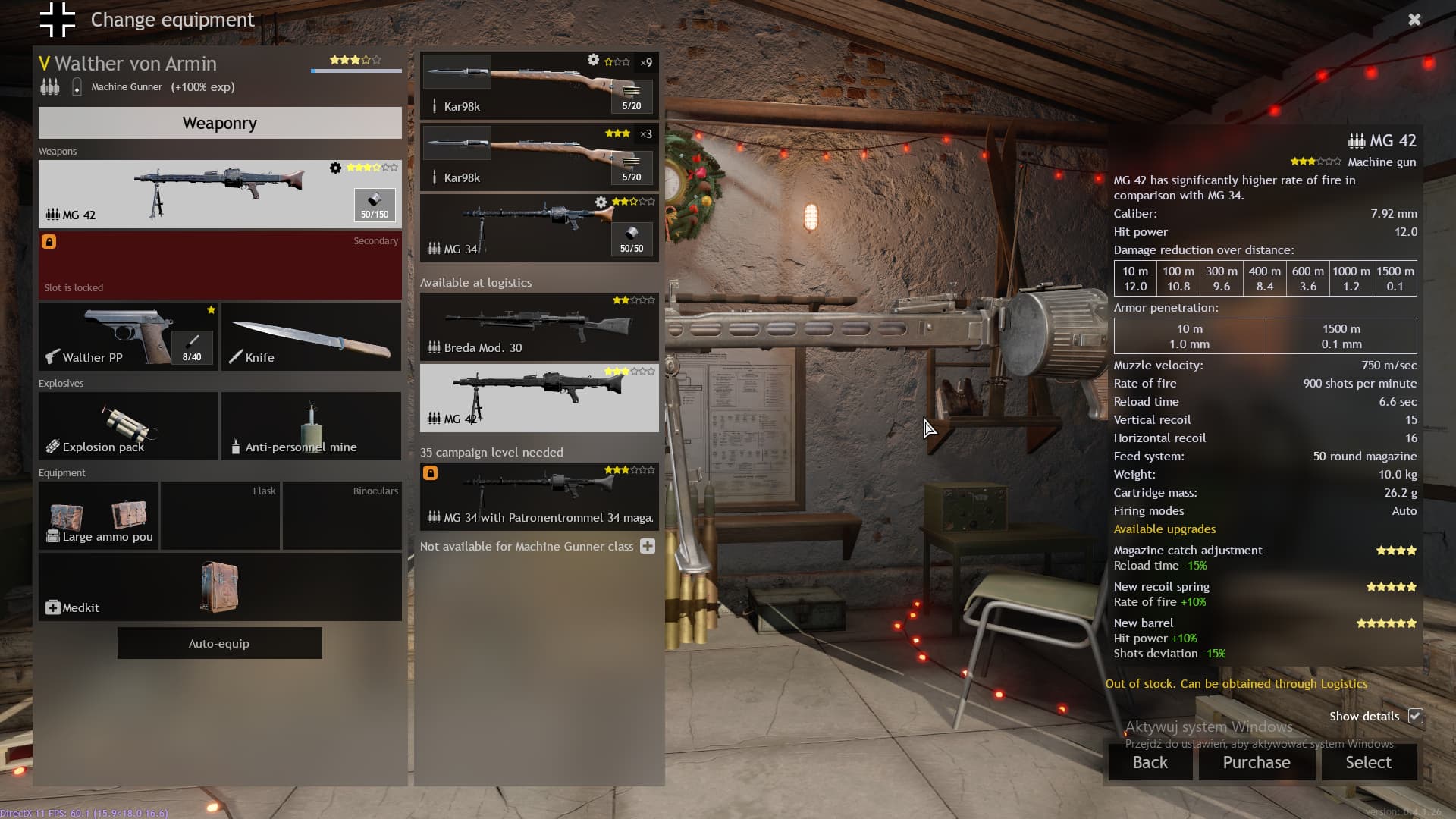The height and width of the screenshot is (819, 1456).
Task: Toggle the Show details checkbox
Action: point(1415,716)
